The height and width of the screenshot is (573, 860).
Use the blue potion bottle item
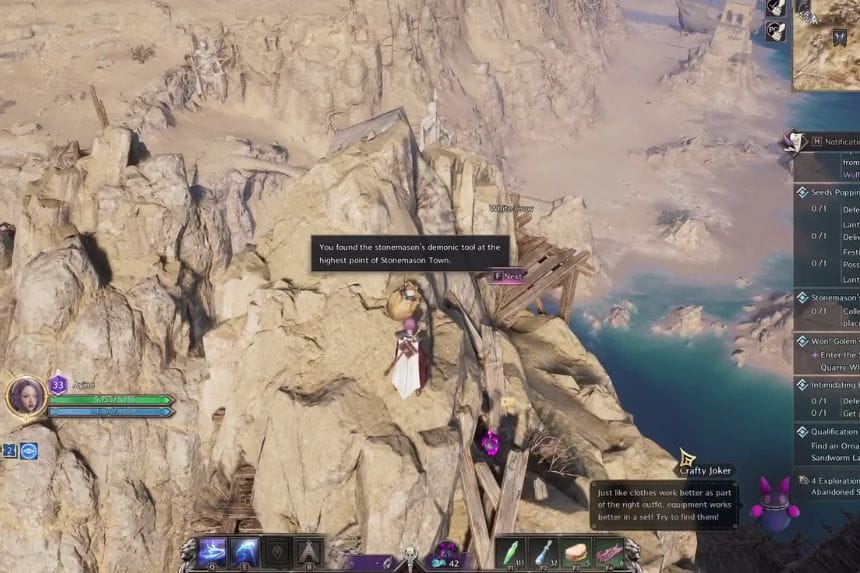543,552
